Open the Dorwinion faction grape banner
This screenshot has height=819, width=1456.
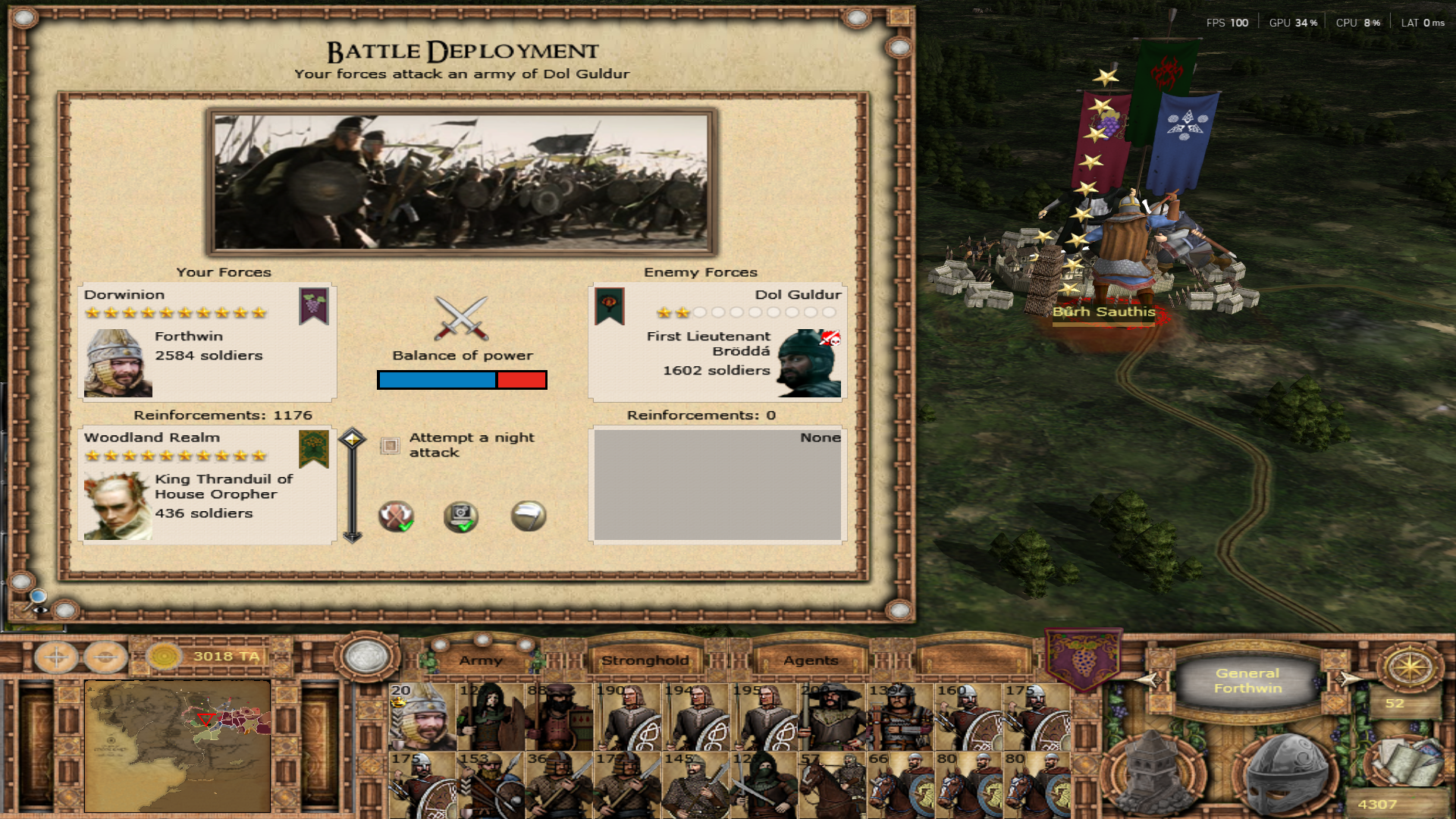(x=1084, y=657)
